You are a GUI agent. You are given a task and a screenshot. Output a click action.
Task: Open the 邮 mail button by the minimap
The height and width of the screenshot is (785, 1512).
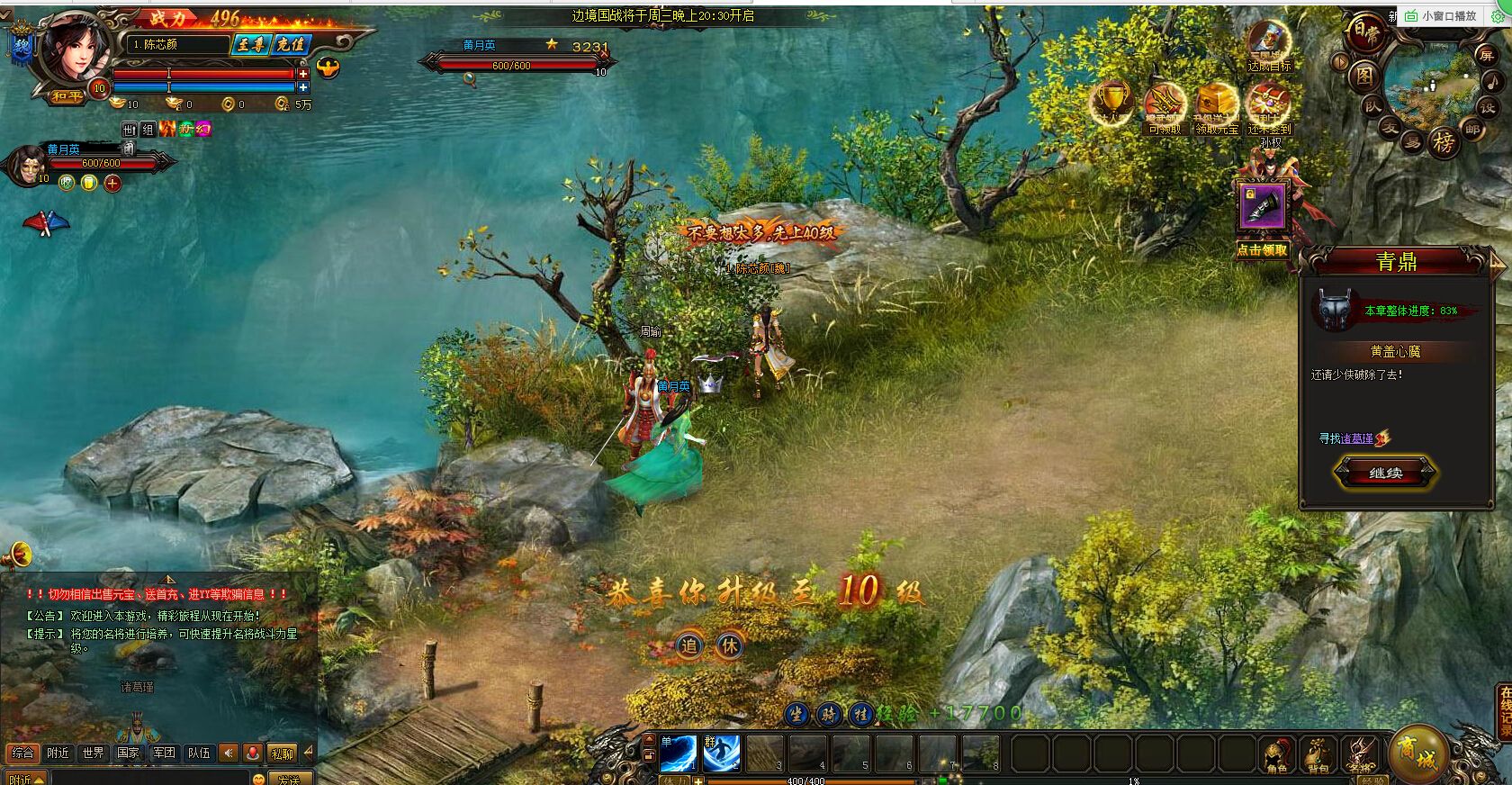[x=1472, y=130]
